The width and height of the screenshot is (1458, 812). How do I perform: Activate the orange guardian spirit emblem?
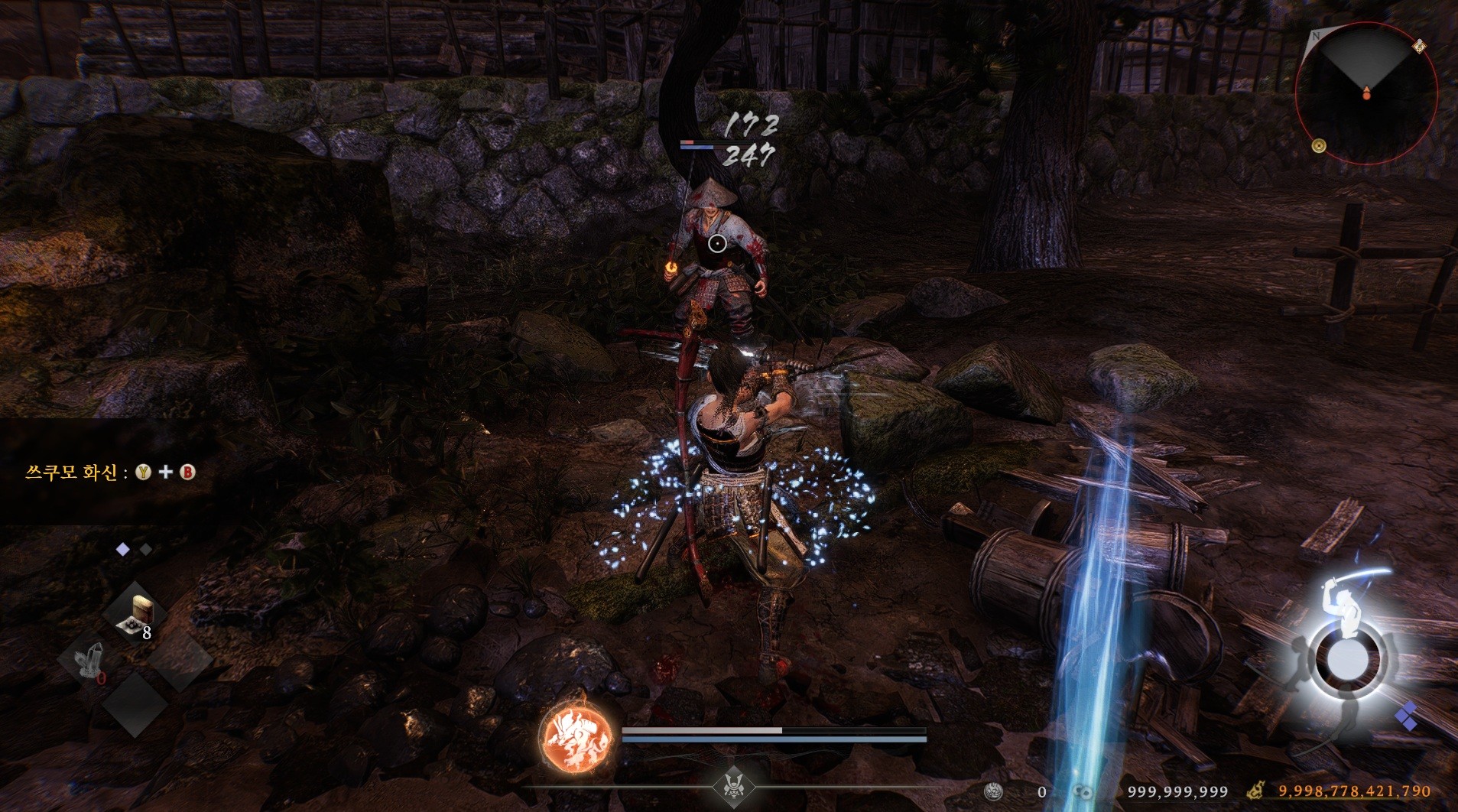[x=577, y=736]
